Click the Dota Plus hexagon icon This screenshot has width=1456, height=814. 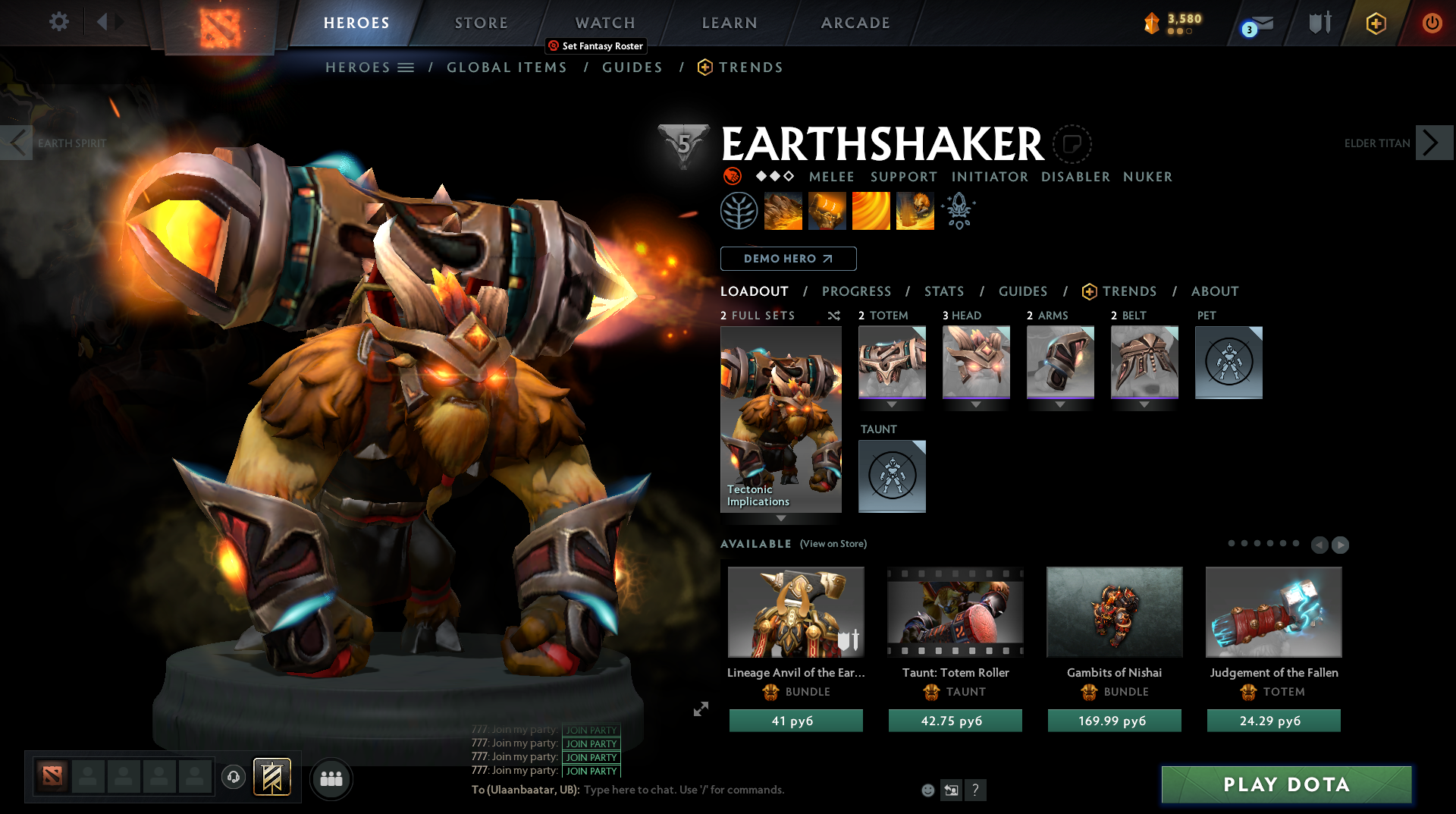1376,23
